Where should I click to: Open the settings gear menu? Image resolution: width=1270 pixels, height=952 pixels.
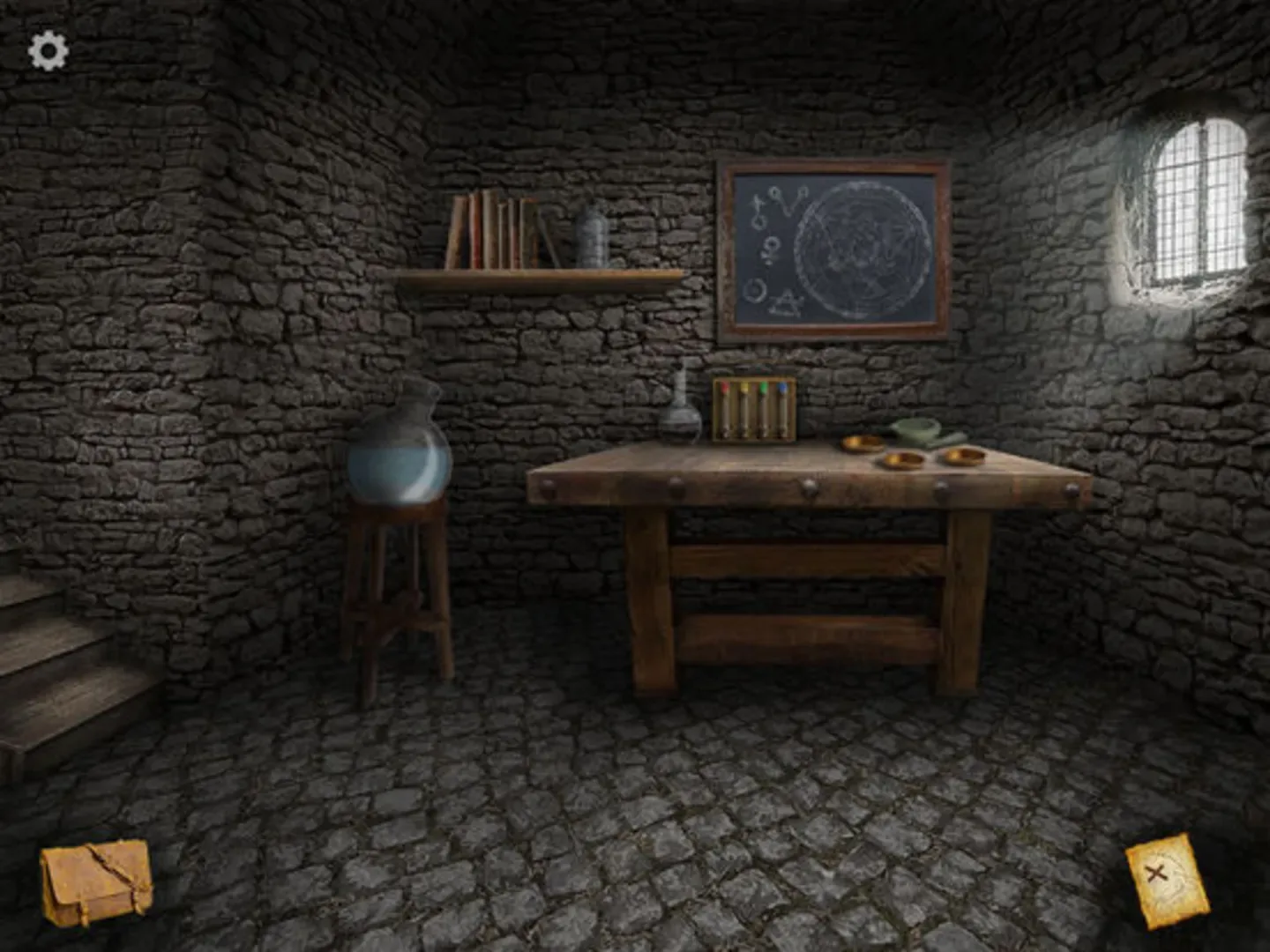coord(49,50)
